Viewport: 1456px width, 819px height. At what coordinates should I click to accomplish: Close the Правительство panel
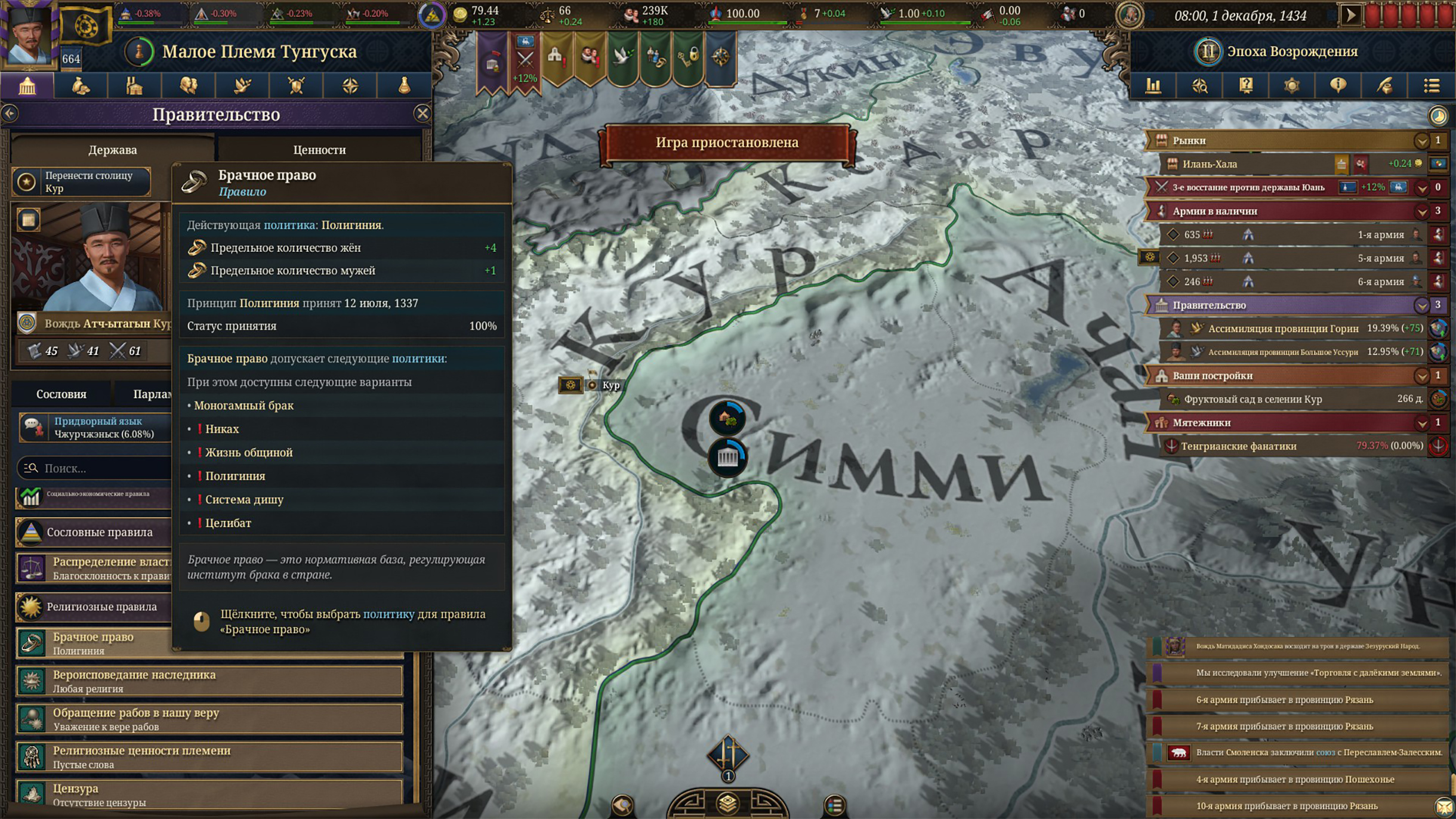click(x=422, y=113)
